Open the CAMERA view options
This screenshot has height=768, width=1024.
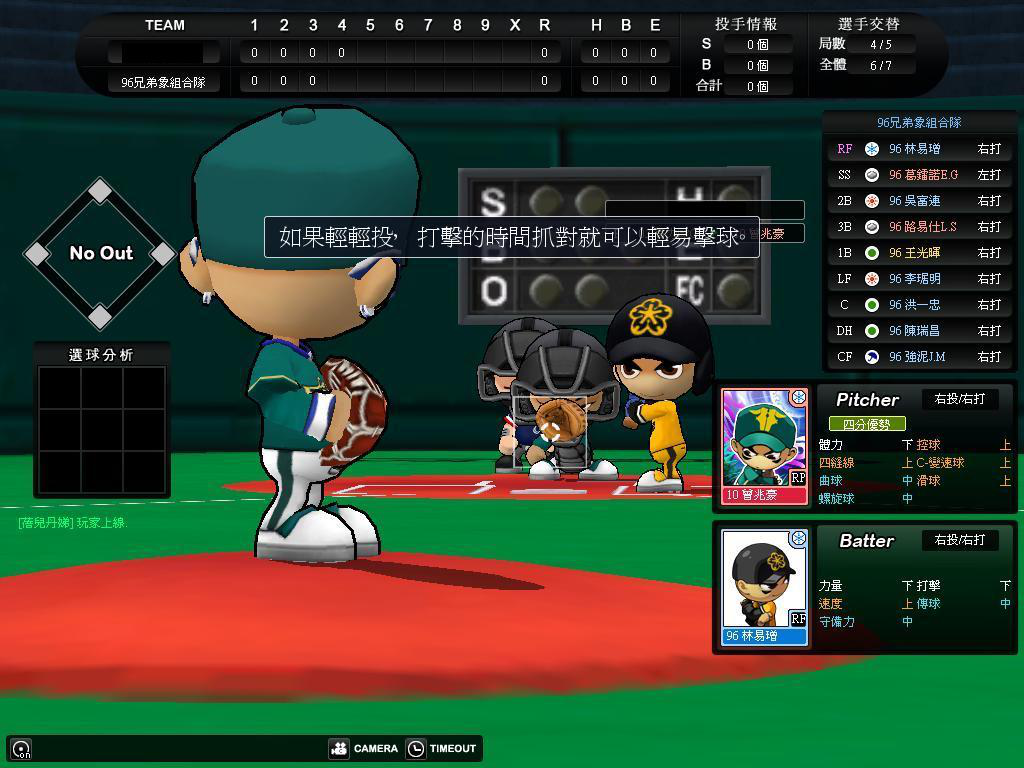[364, 748]
